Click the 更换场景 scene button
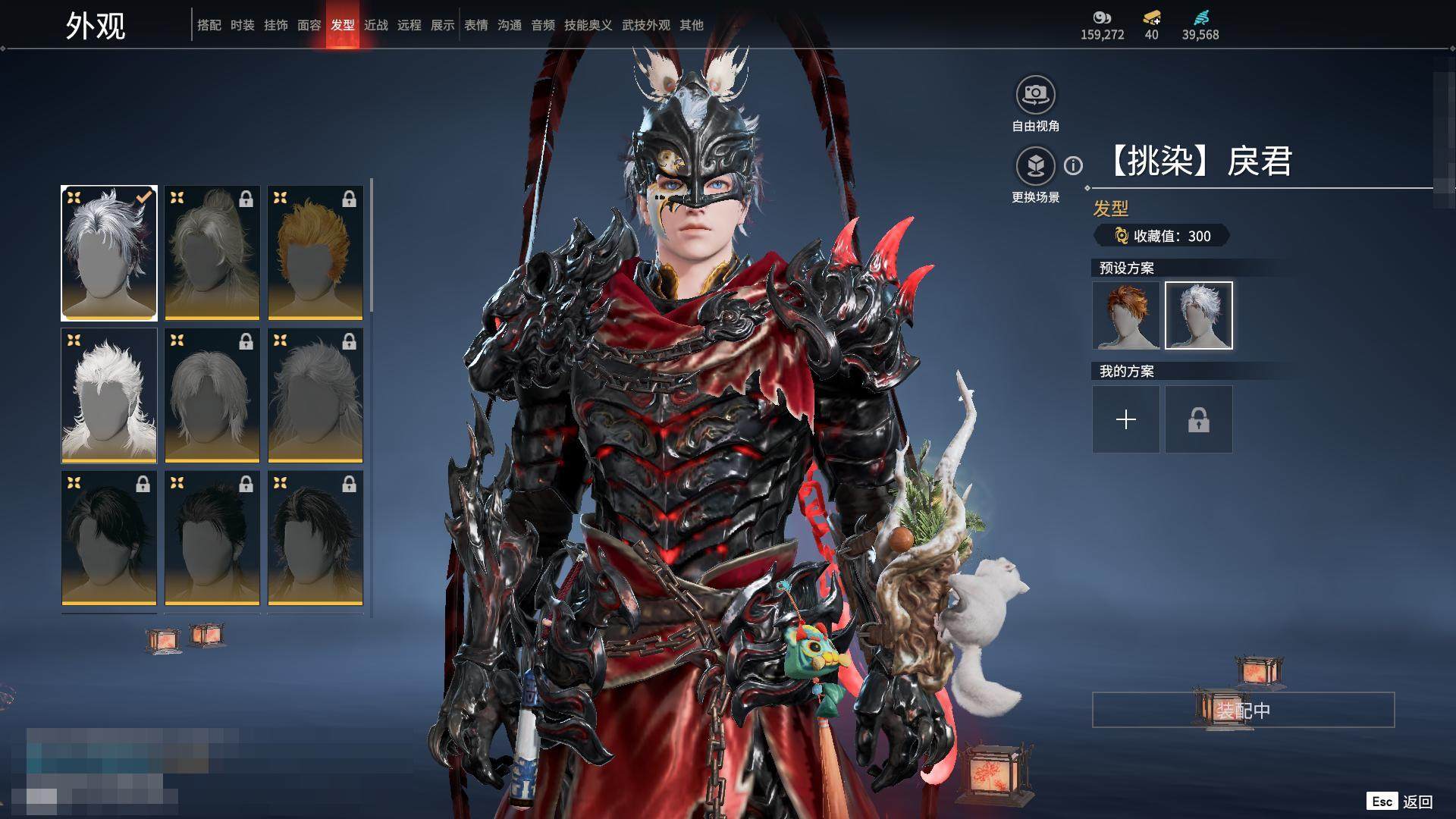The width and height of the screenshot is (1456, 819). [1035, 166]
